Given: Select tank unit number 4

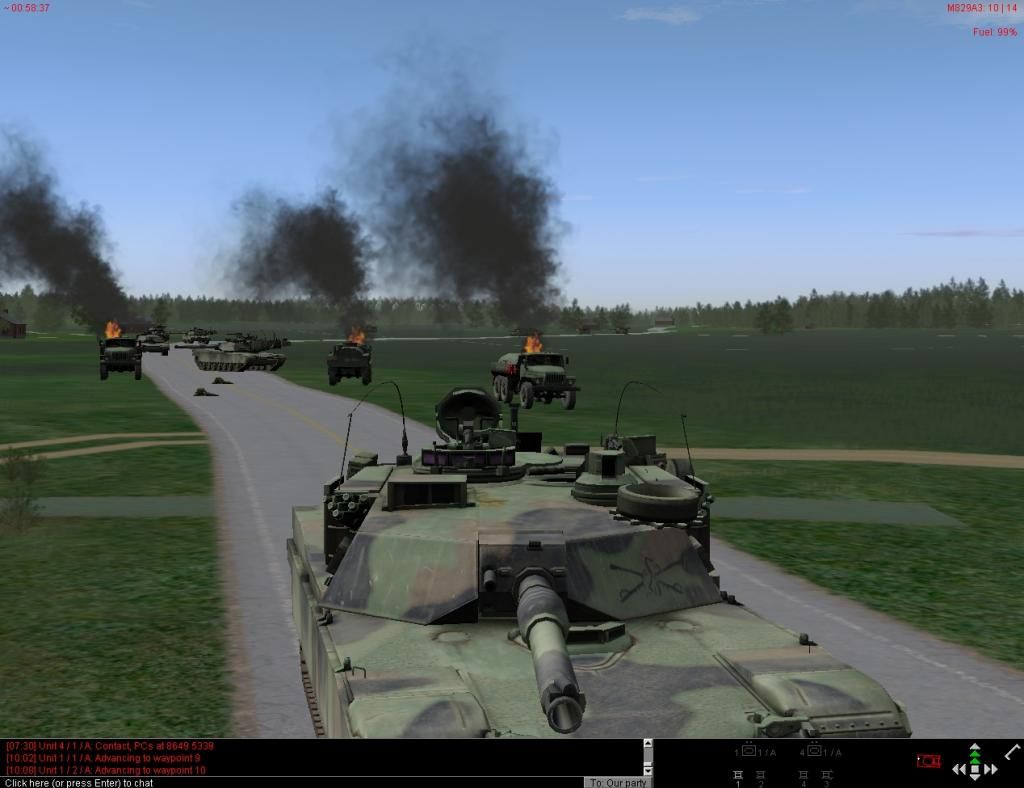Looking at the screenshot, I should pos(803,776).
